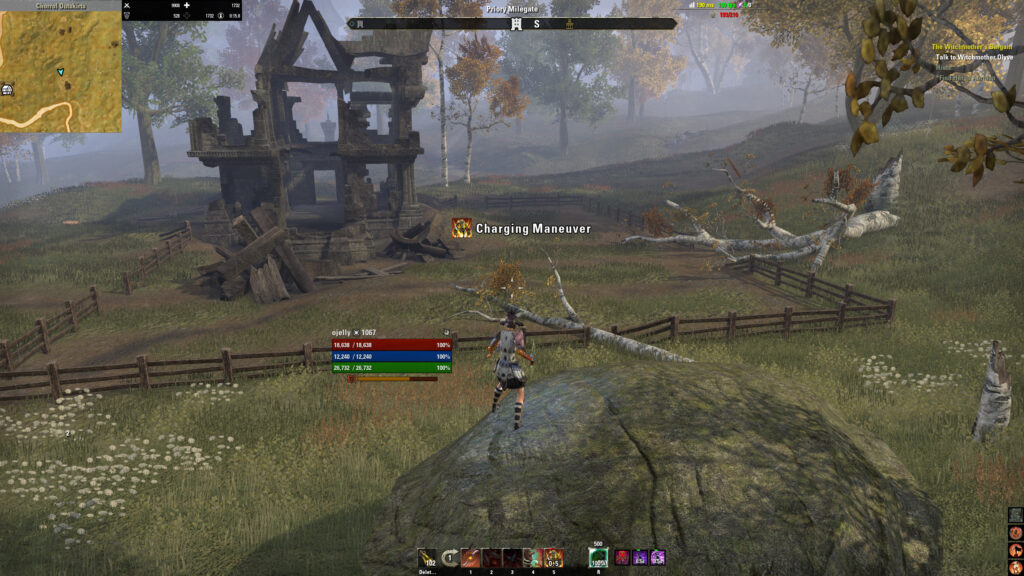Viewport: 1024px width, 576px height.
Task: Open The Witchmother's Bargain quest tracker
Action: click(972, 47)
